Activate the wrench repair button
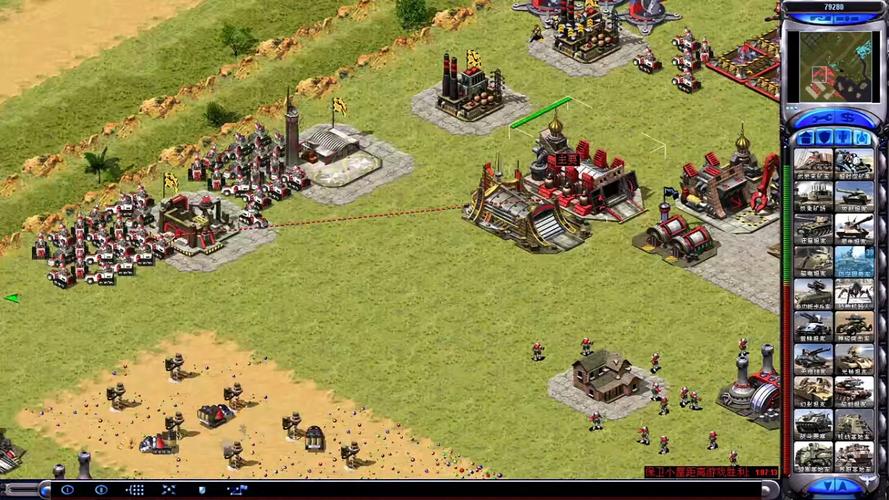Viewport: 889px width, 500px height. pos(820,118)
